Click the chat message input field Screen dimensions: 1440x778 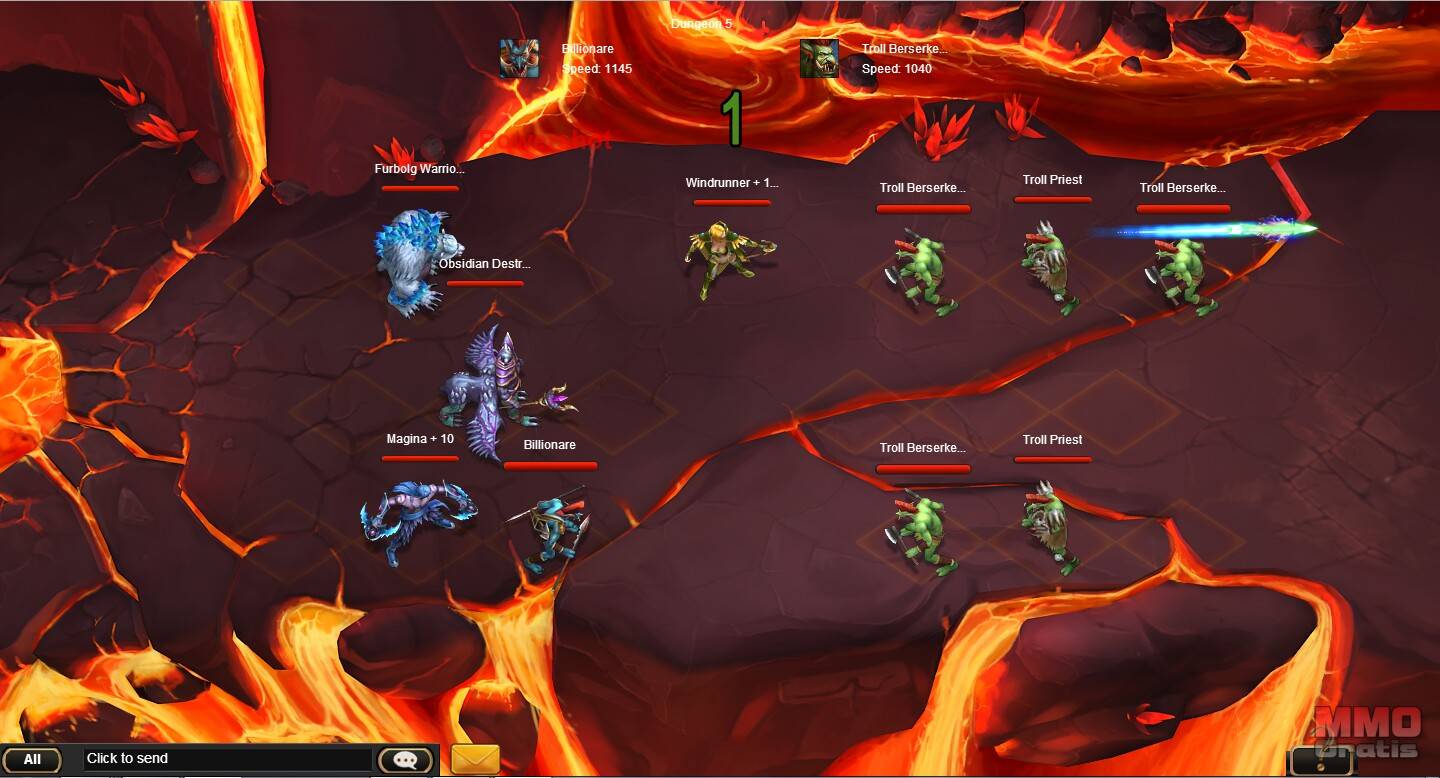[x=228, y=759]
